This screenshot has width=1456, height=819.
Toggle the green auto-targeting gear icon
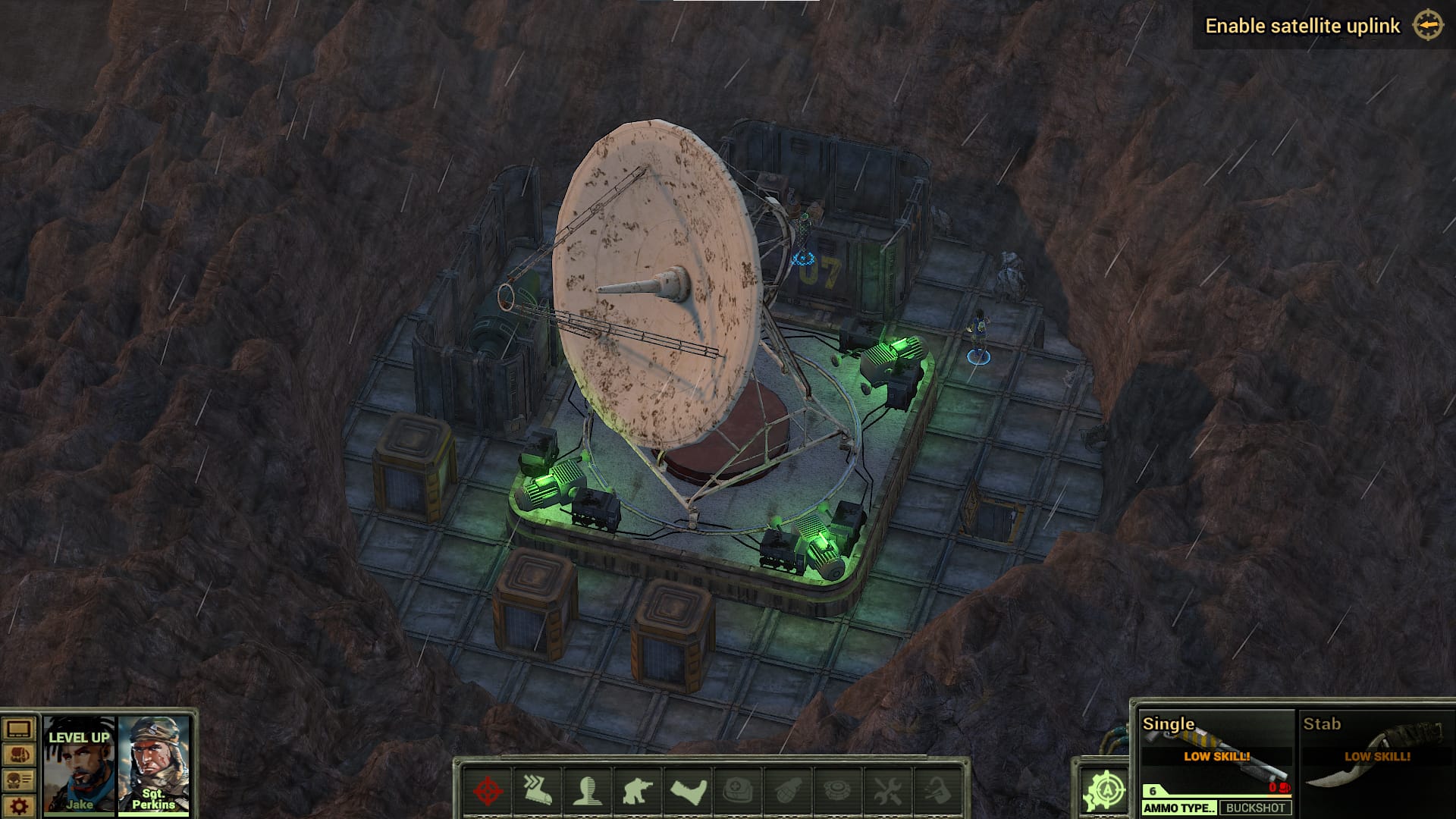pyautogui.click(x=1105, y=791)
